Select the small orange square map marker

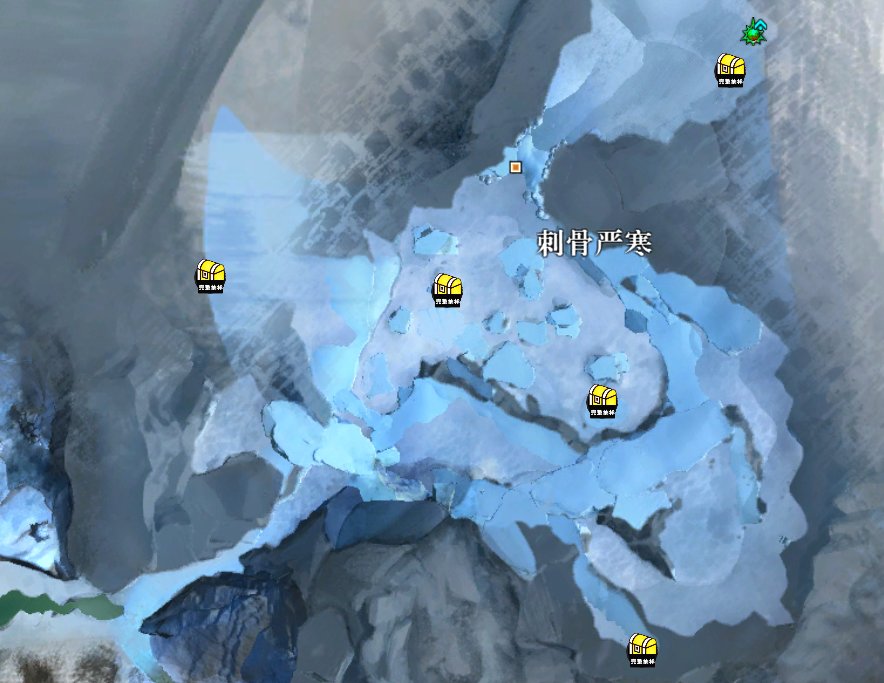516,167
